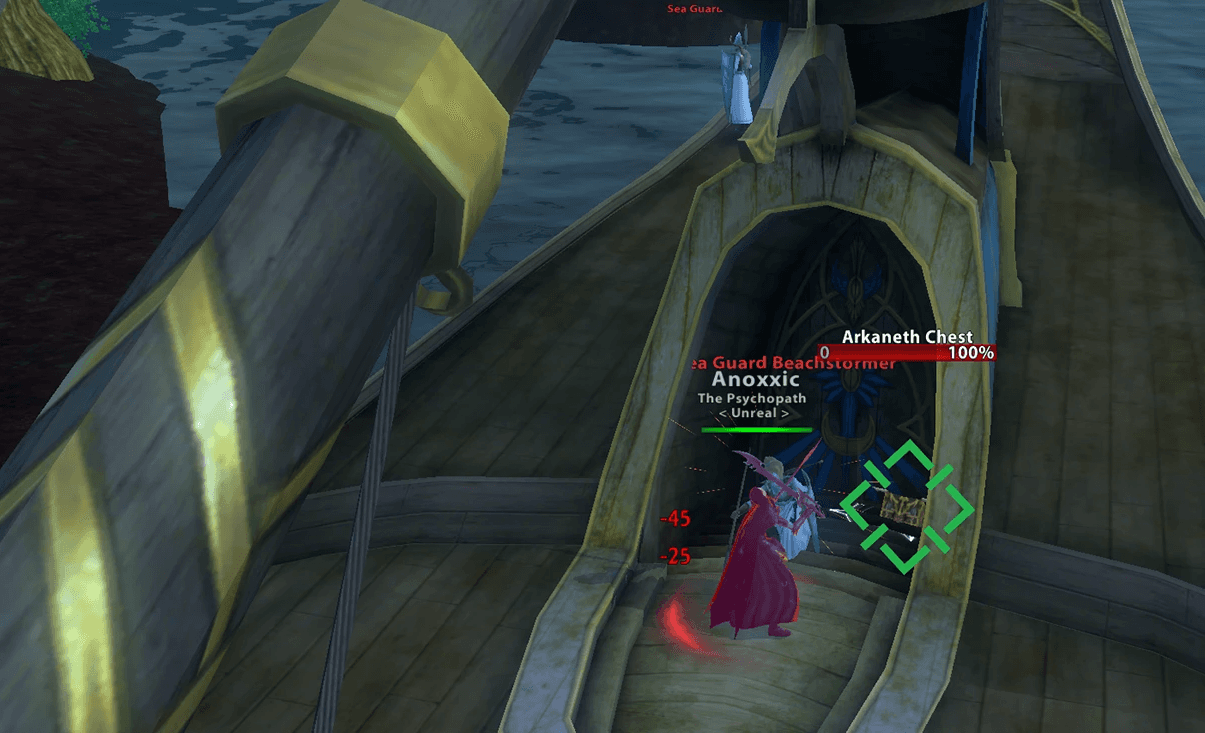Click the chest inside the green target brackets
Screen dimensions: 1205x733
(x=903, y=507)
